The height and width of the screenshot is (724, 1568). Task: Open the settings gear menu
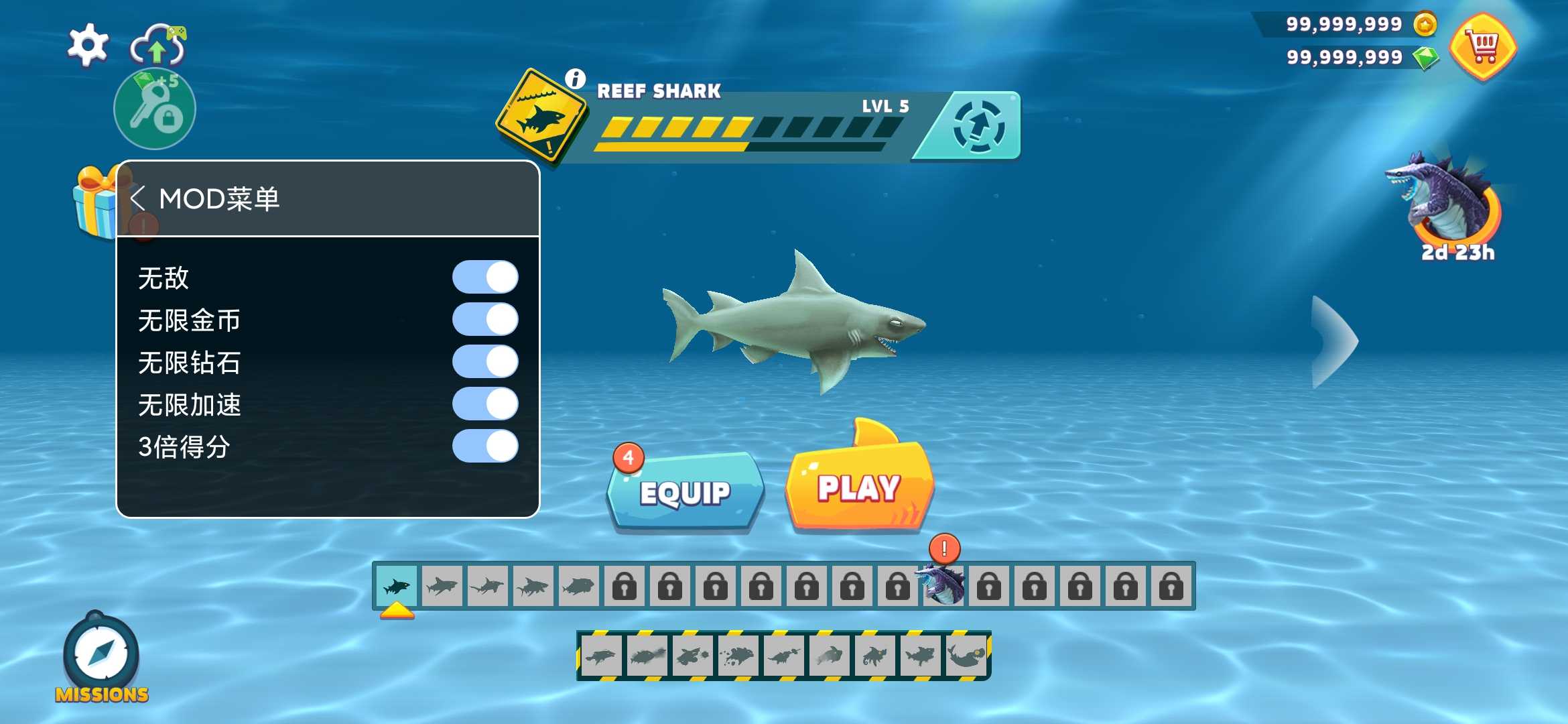88,45
